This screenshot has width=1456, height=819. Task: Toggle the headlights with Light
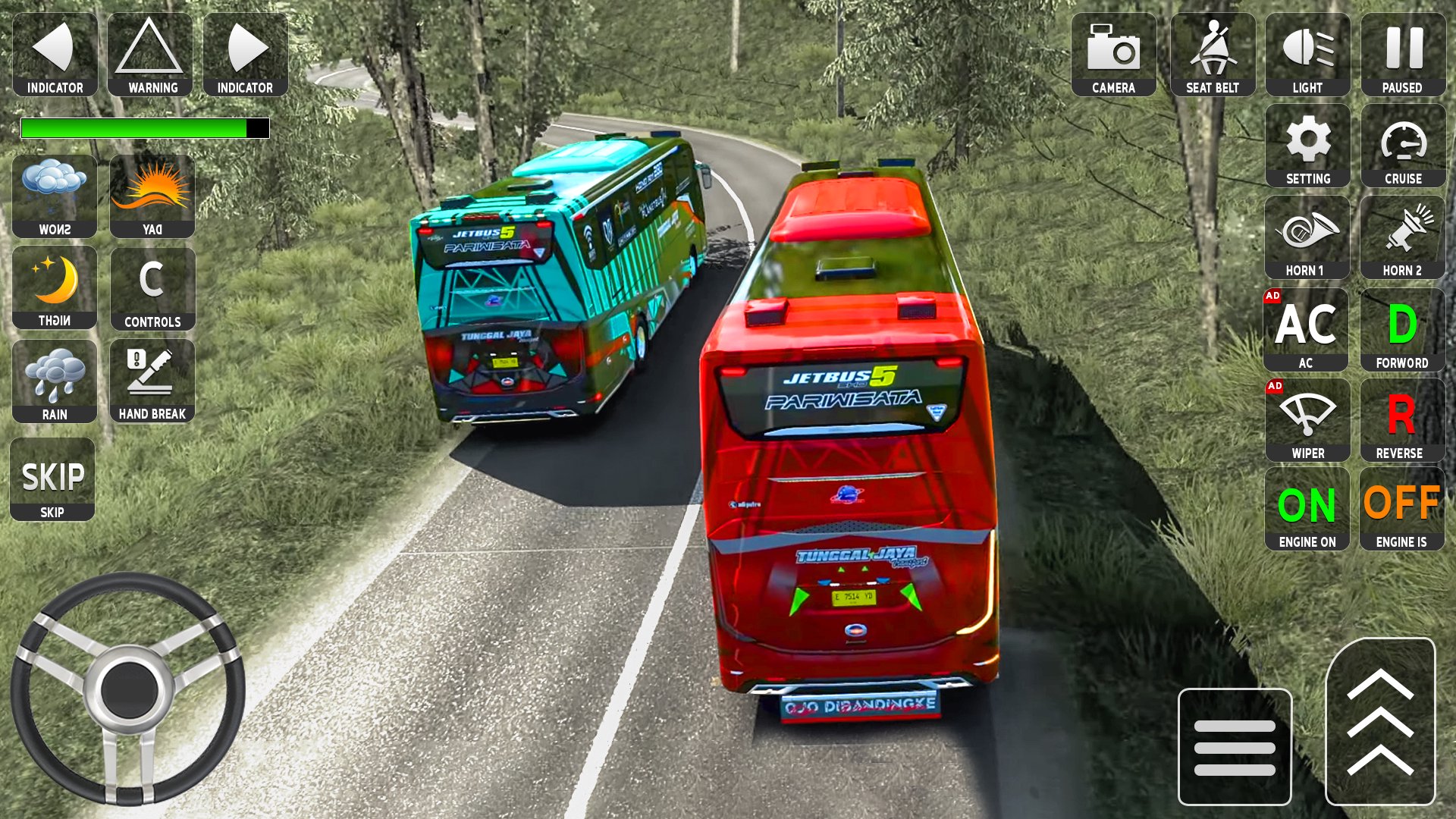coord(1307,55)
